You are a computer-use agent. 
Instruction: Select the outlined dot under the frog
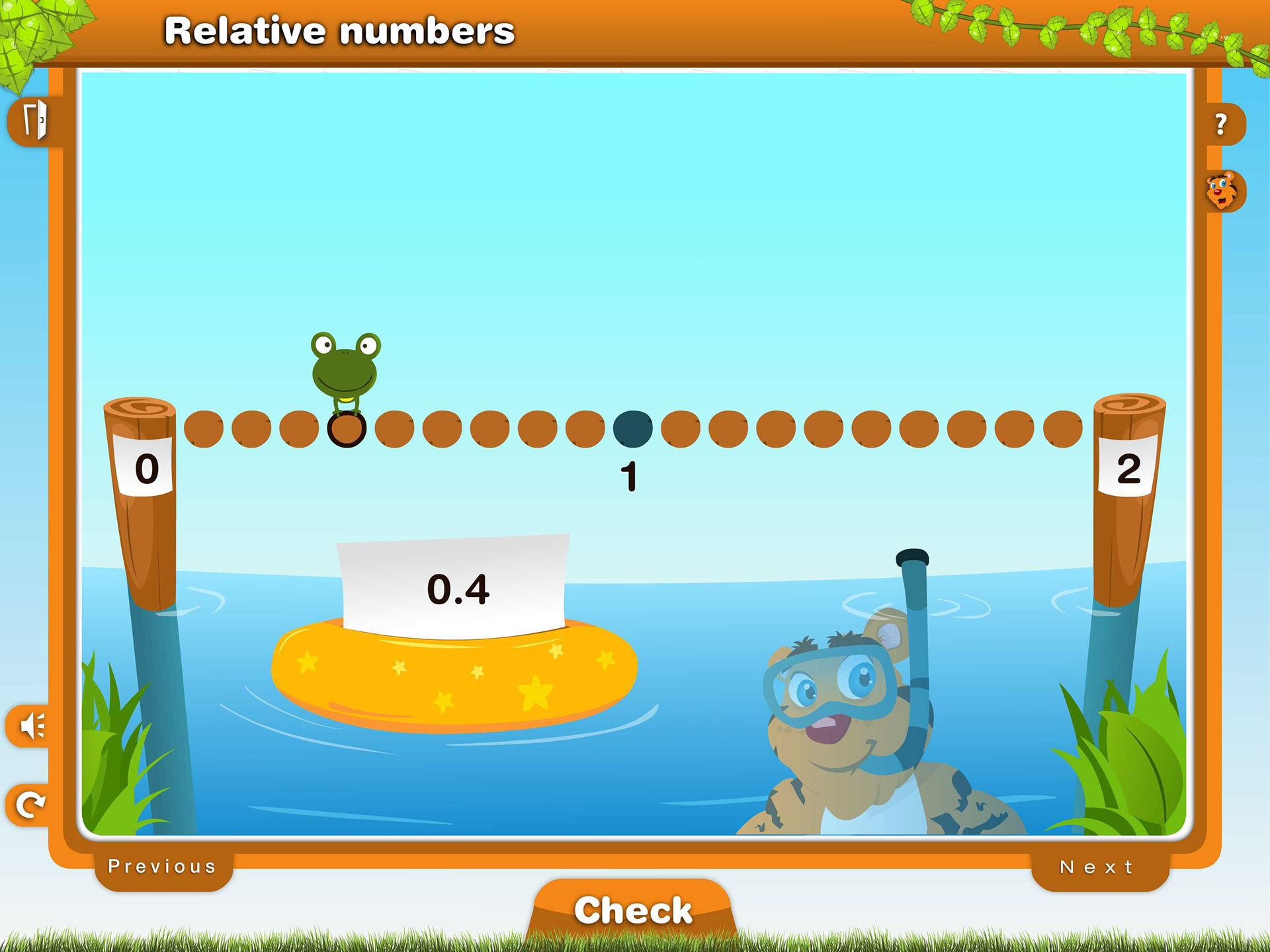(347, 429)
